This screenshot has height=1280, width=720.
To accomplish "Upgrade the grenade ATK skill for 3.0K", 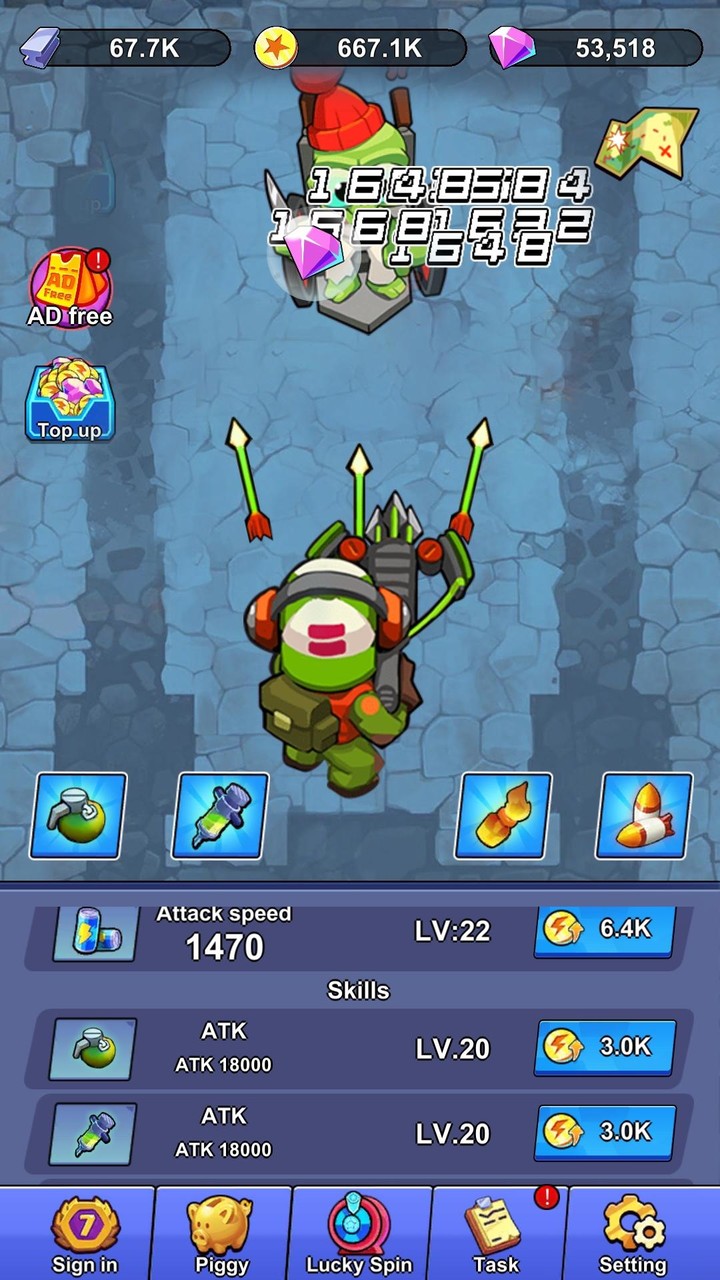I will (604, 1047).
